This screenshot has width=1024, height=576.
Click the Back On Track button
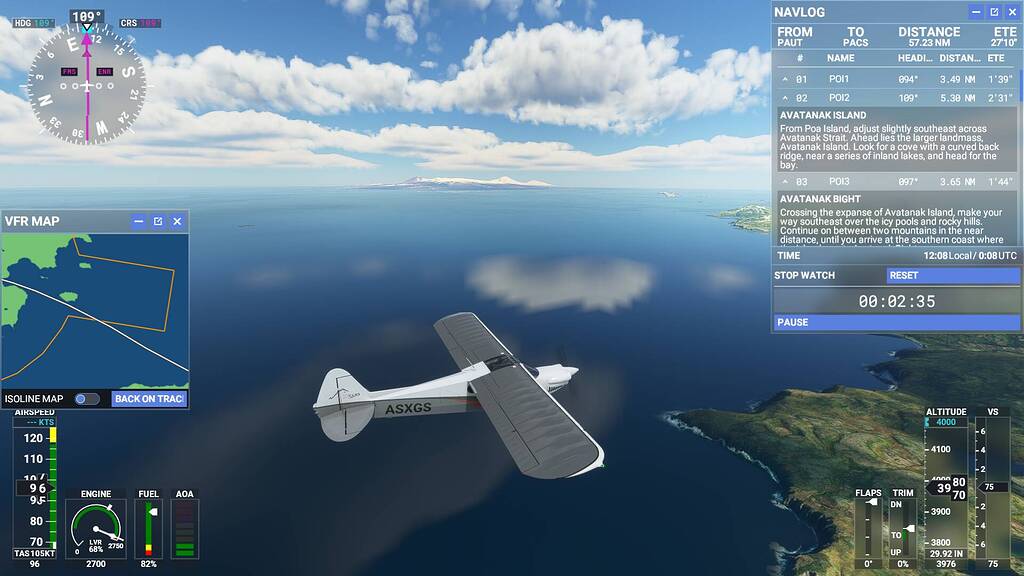[x=148, y=399]
